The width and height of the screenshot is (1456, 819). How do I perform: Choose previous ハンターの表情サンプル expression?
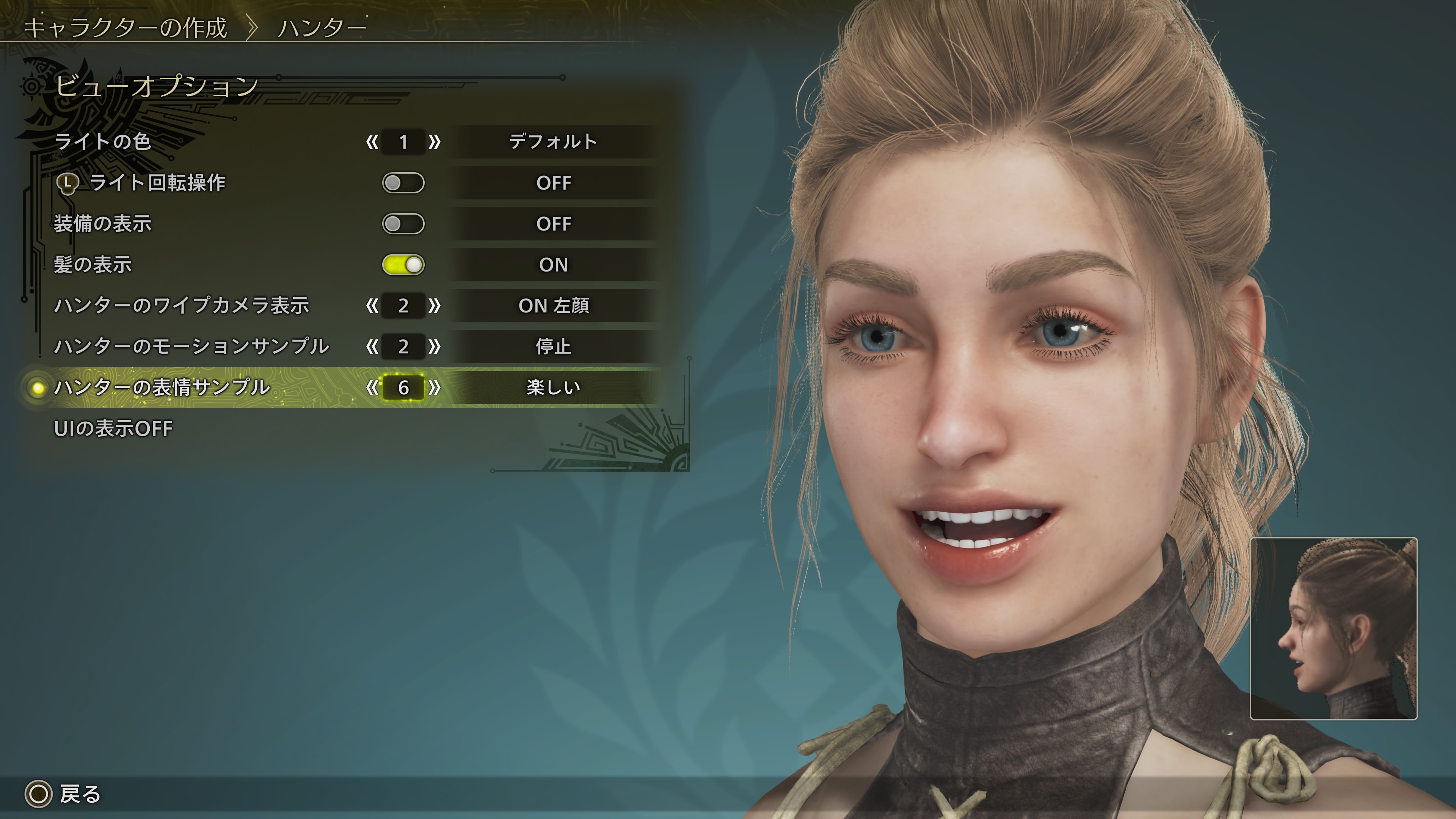pyautogui.click(x=372, y=388)
